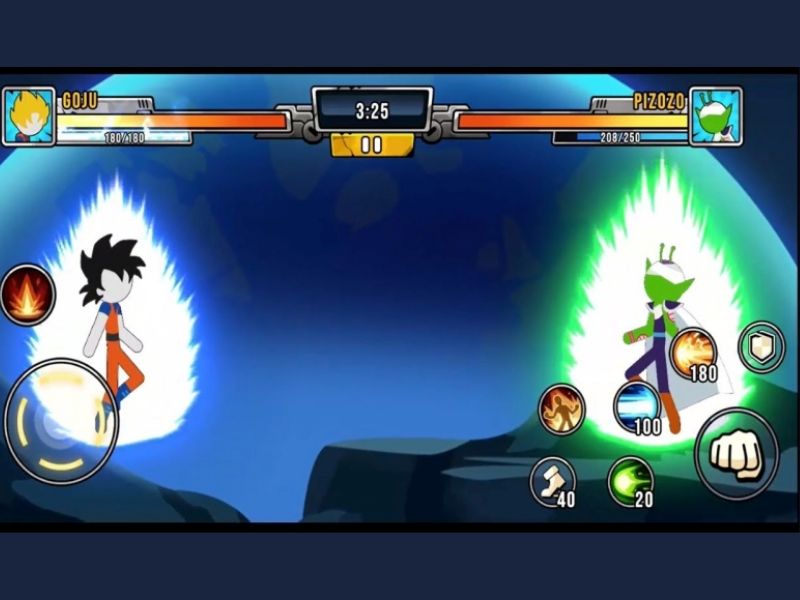Pause the match with the yellow pause button
The height and width of the screenshot is (600, 800).
point(371,145)
